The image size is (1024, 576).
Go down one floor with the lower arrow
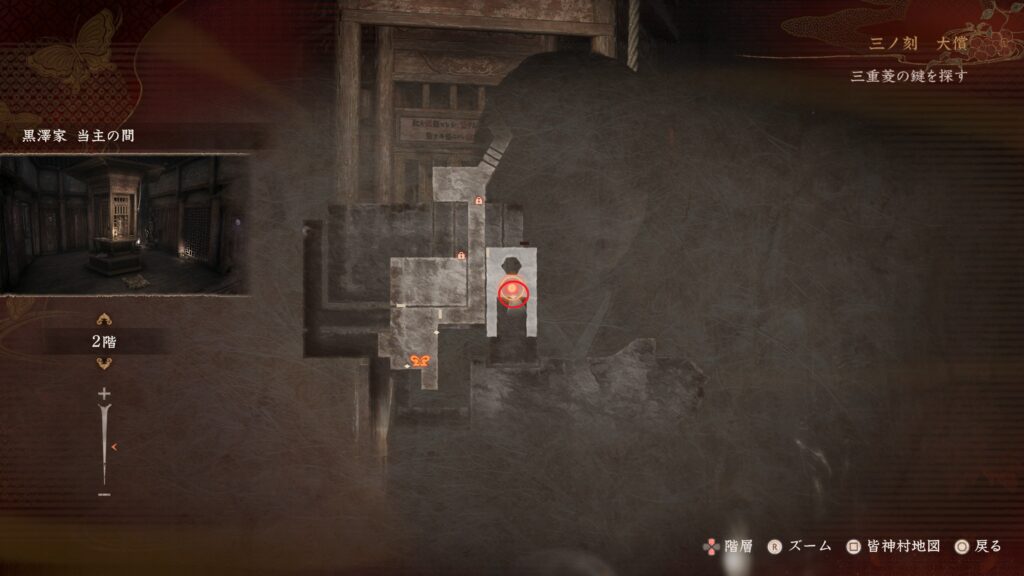(103, 363)
